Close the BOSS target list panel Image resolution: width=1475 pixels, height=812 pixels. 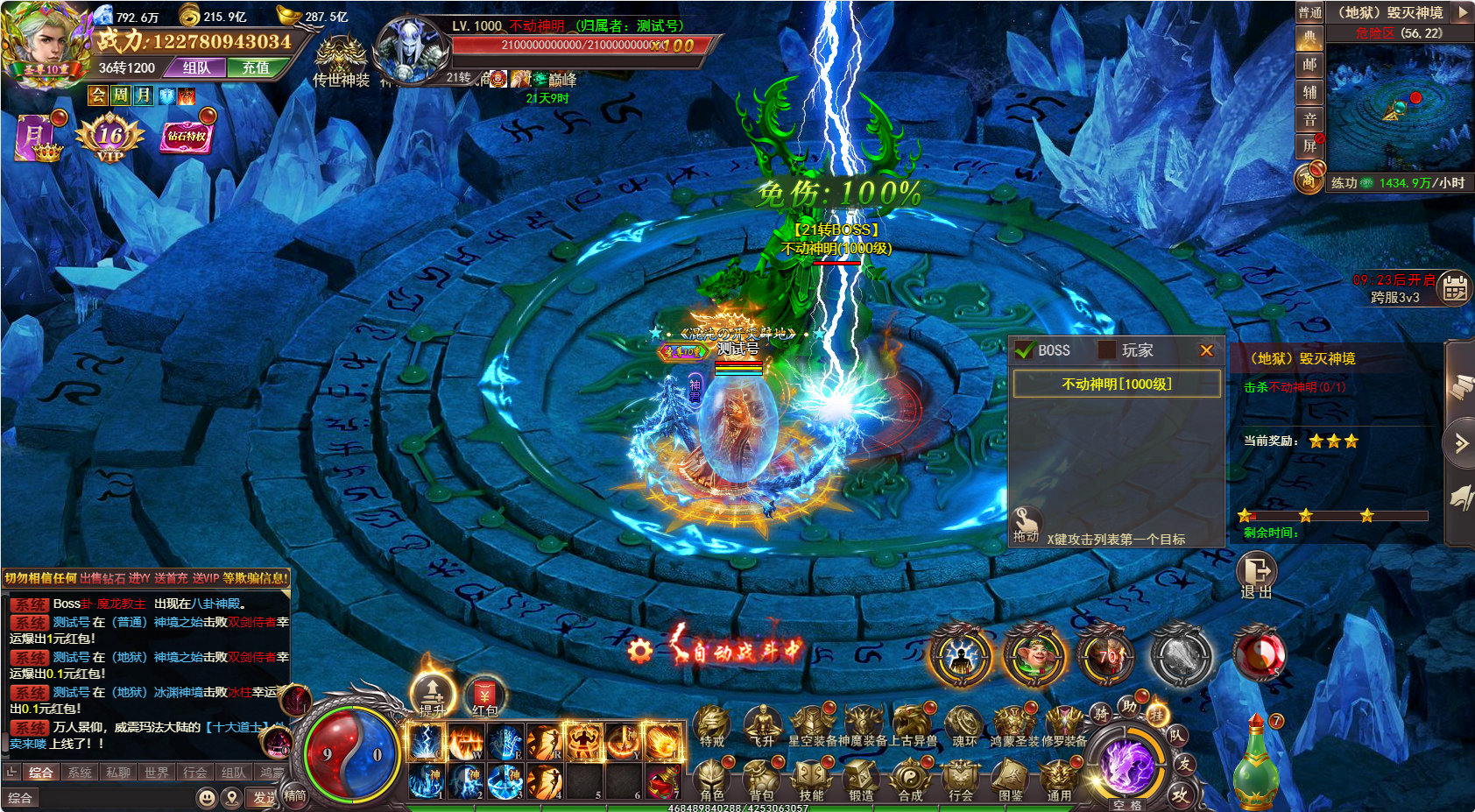point(1206,350)
